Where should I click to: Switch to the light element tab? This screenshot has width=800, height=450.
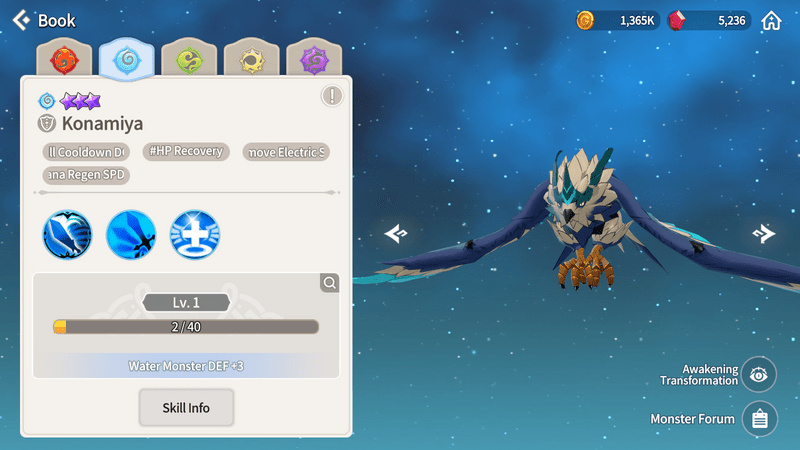(252, 60)
